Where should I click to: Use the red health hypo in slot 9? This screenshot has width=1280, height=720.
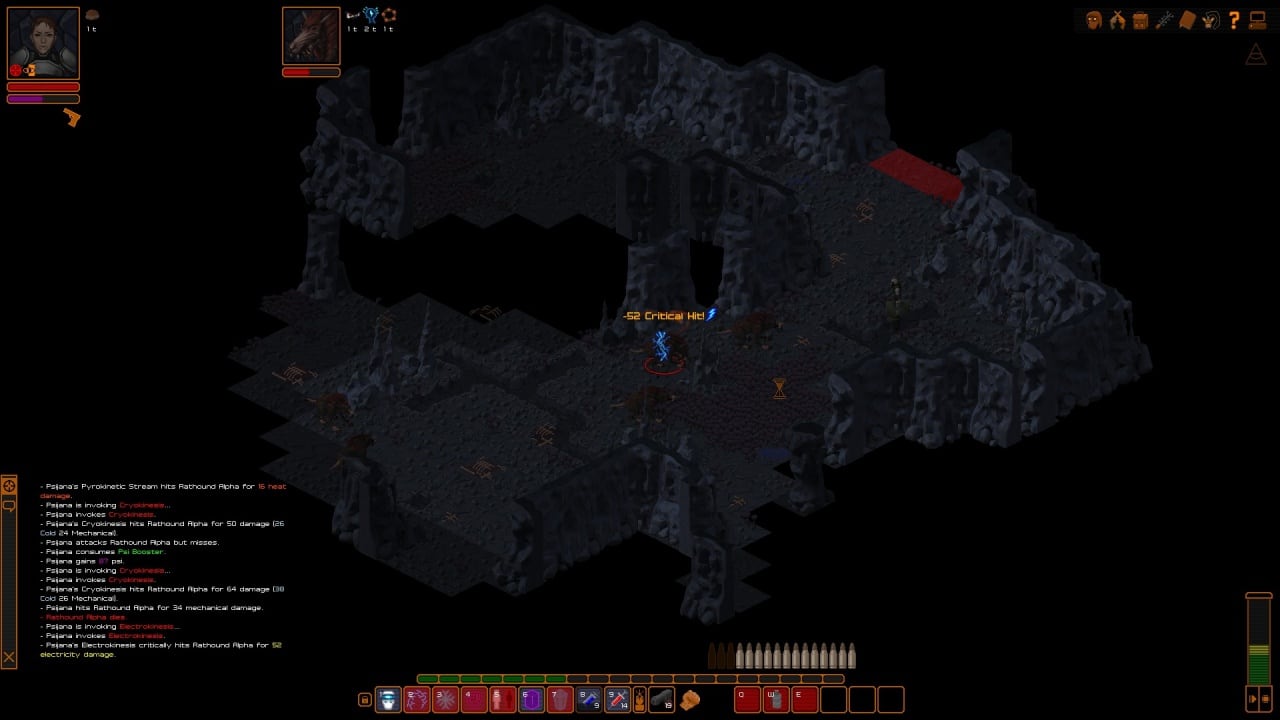[618, 700]
